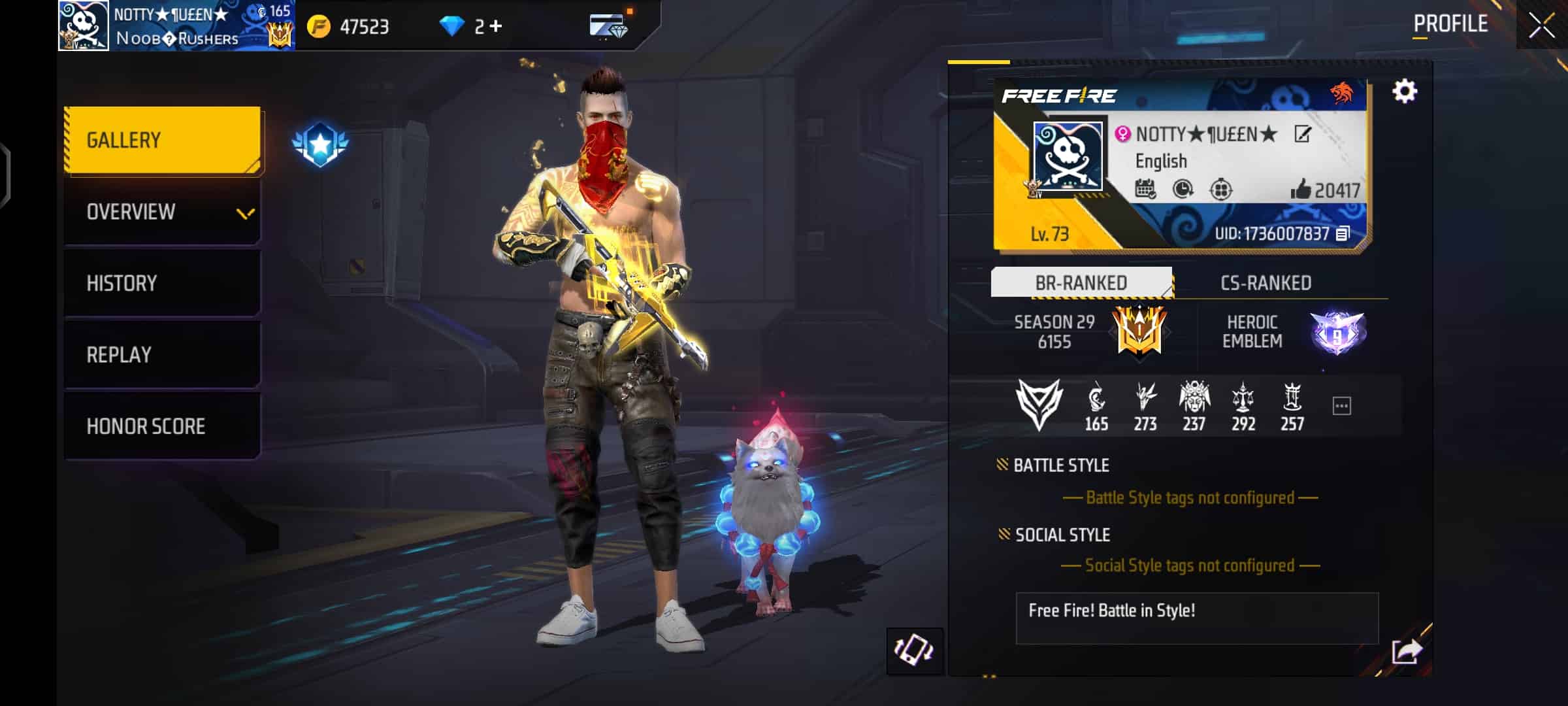Rotate the character view button
This screenshot has width=1568, height=706.
point(914,650)
